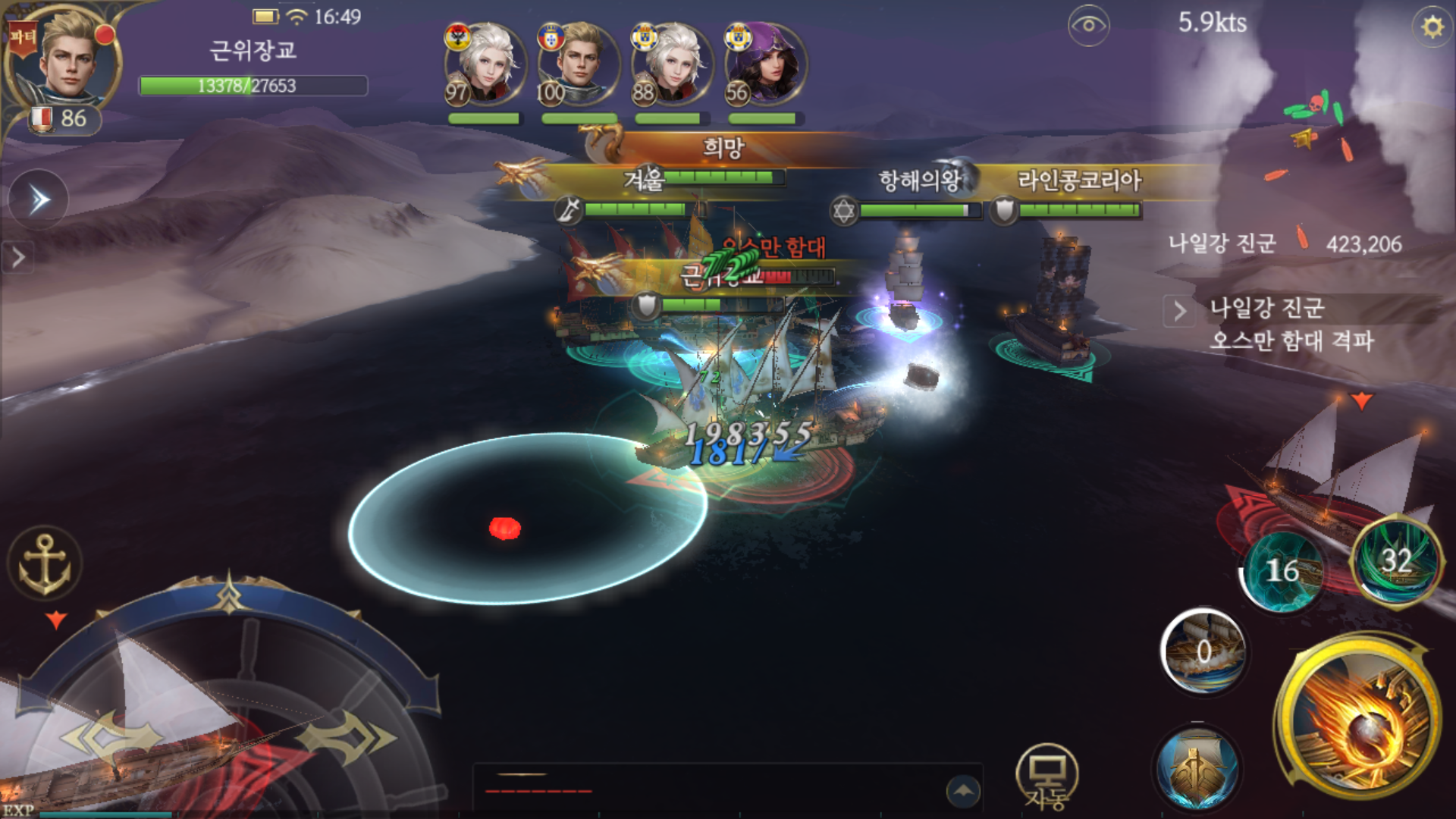Expand the chat box up arrow
Image resolution: width=1456 pixels, height=819 pixels.
(963, 791)
